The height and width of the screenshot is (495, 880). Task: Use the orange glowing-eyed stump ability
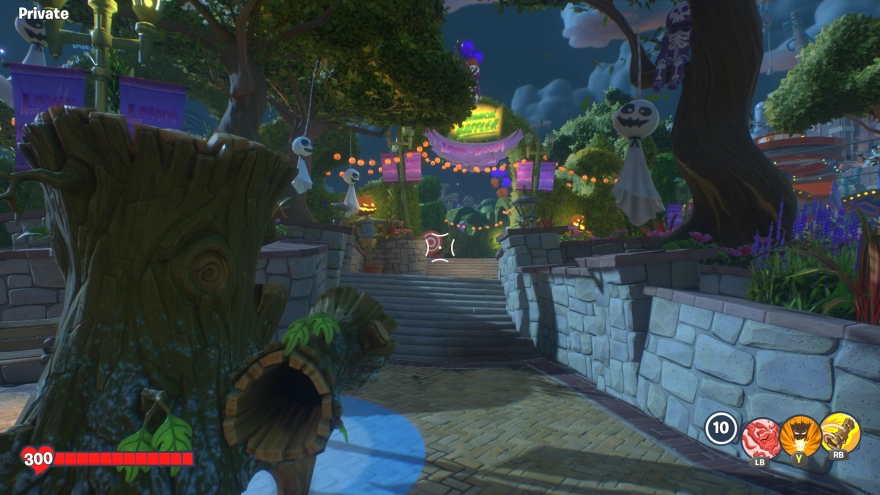(x=800, y=435)
